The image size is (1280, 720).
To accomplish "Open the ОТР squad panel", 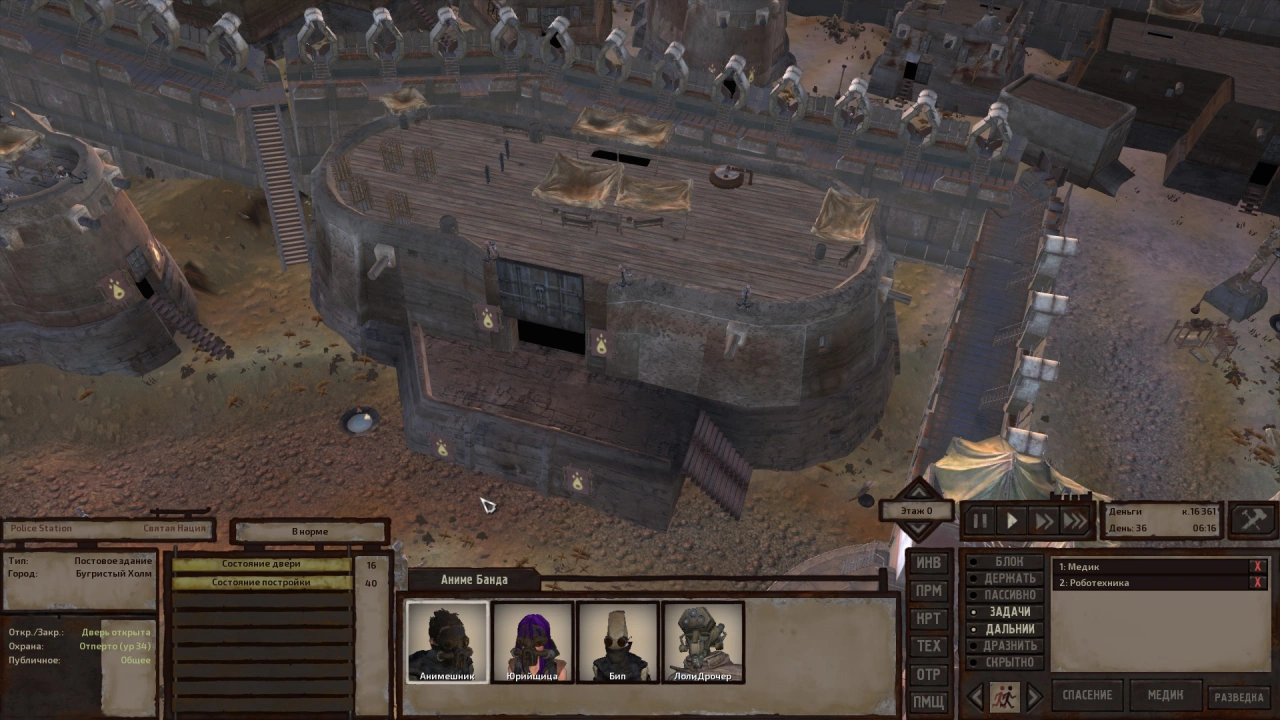I will click(x=929, y=675).
